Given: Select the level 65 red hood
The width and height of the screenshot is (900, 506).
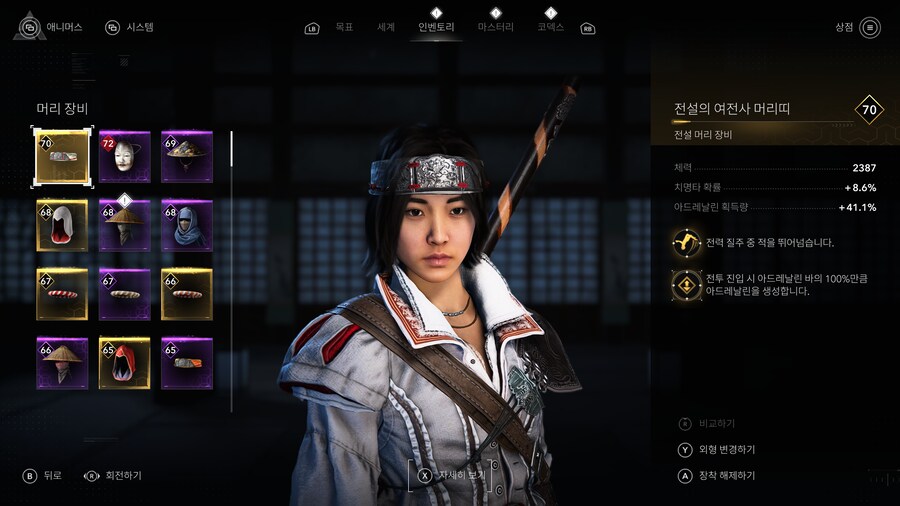Looking at the screenshot, I should [x=125, y=363].
